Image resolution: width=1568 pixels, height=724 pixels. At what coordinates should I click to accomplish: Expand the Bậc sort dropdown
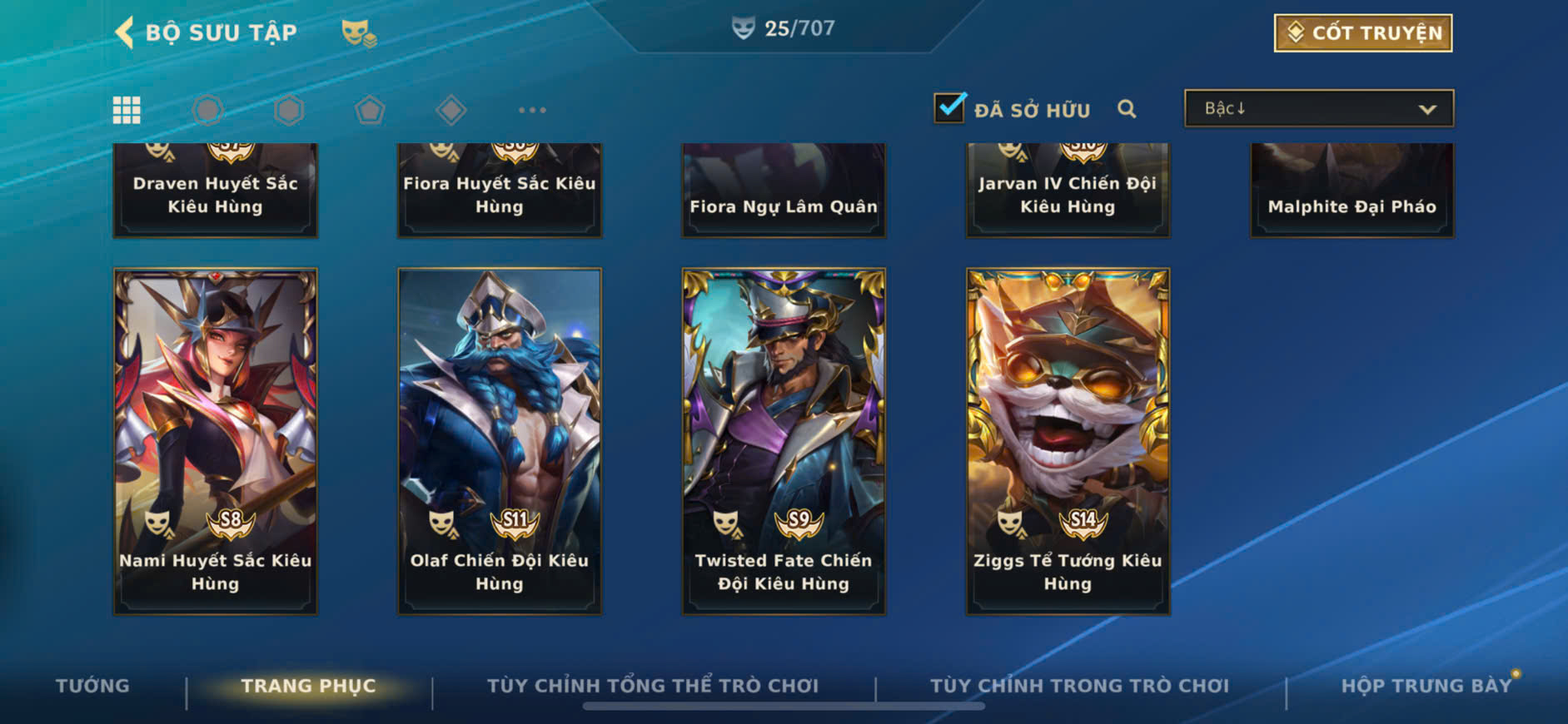[1319, 109]
